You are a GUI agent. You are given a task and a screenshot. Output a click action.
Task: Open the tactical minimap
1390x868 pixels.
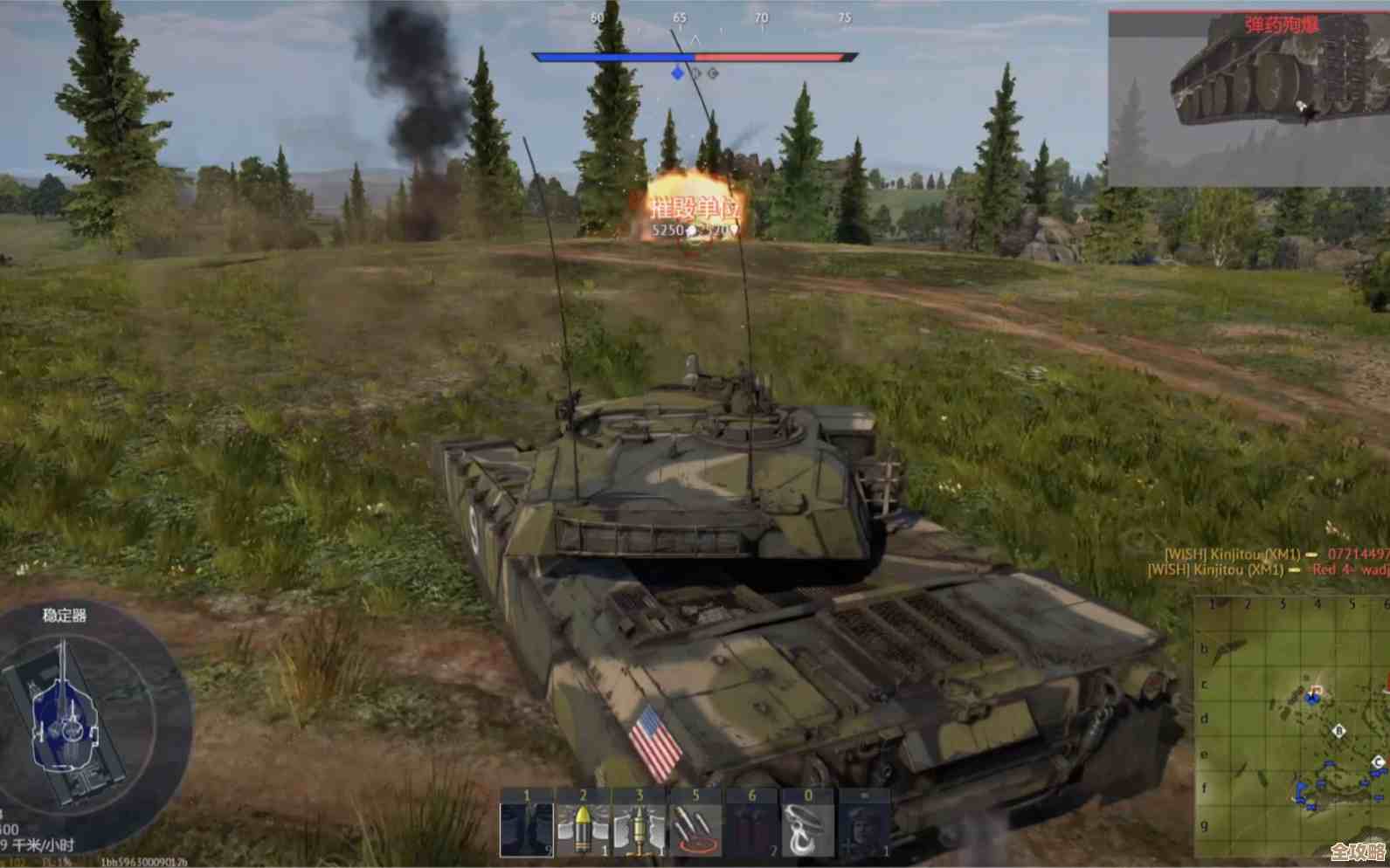pos(1291,727)
